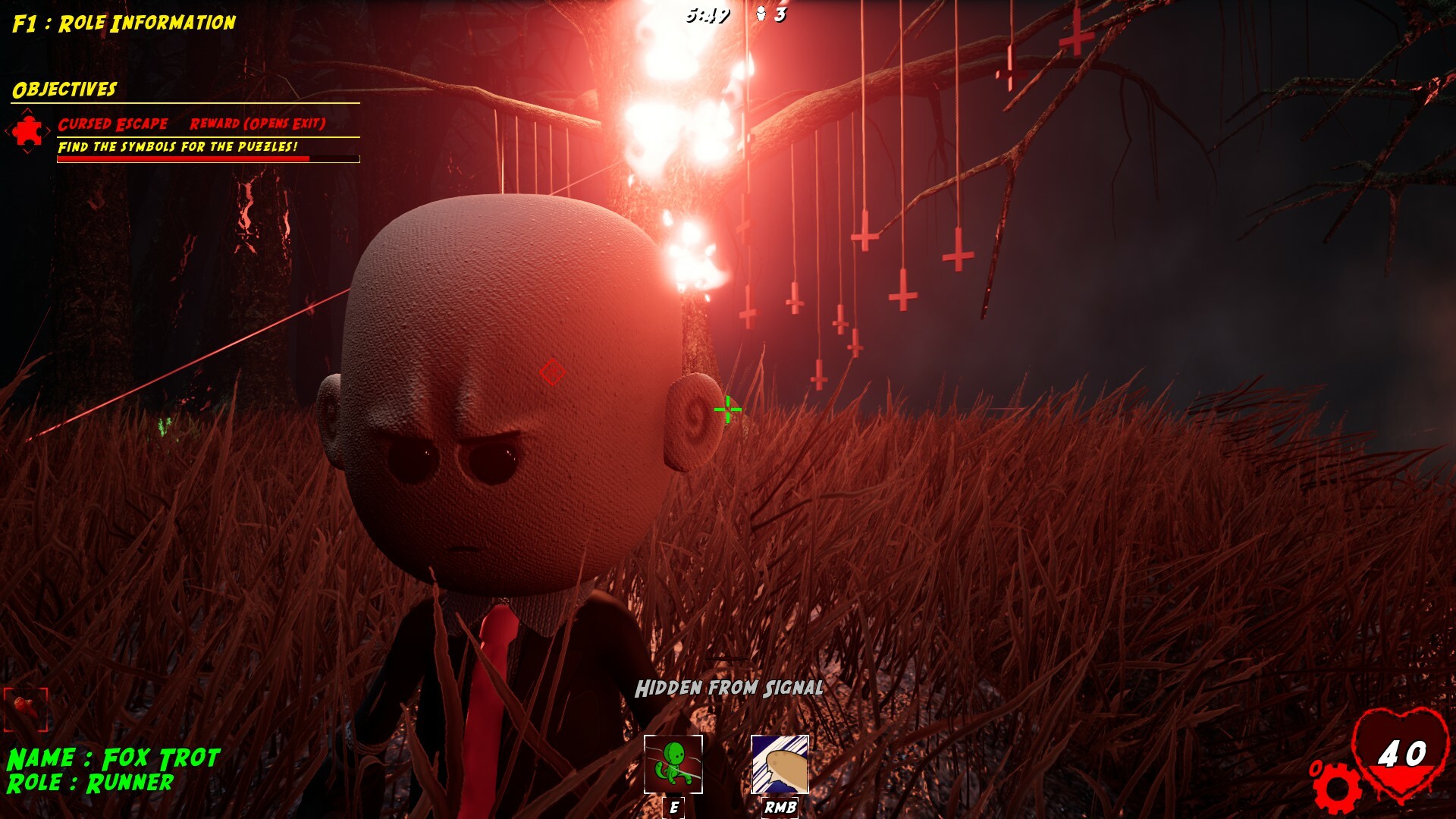Activate the bread throw RMB ability icon
Viewport: 1456px width, 819px height.
tap(778, 762)
